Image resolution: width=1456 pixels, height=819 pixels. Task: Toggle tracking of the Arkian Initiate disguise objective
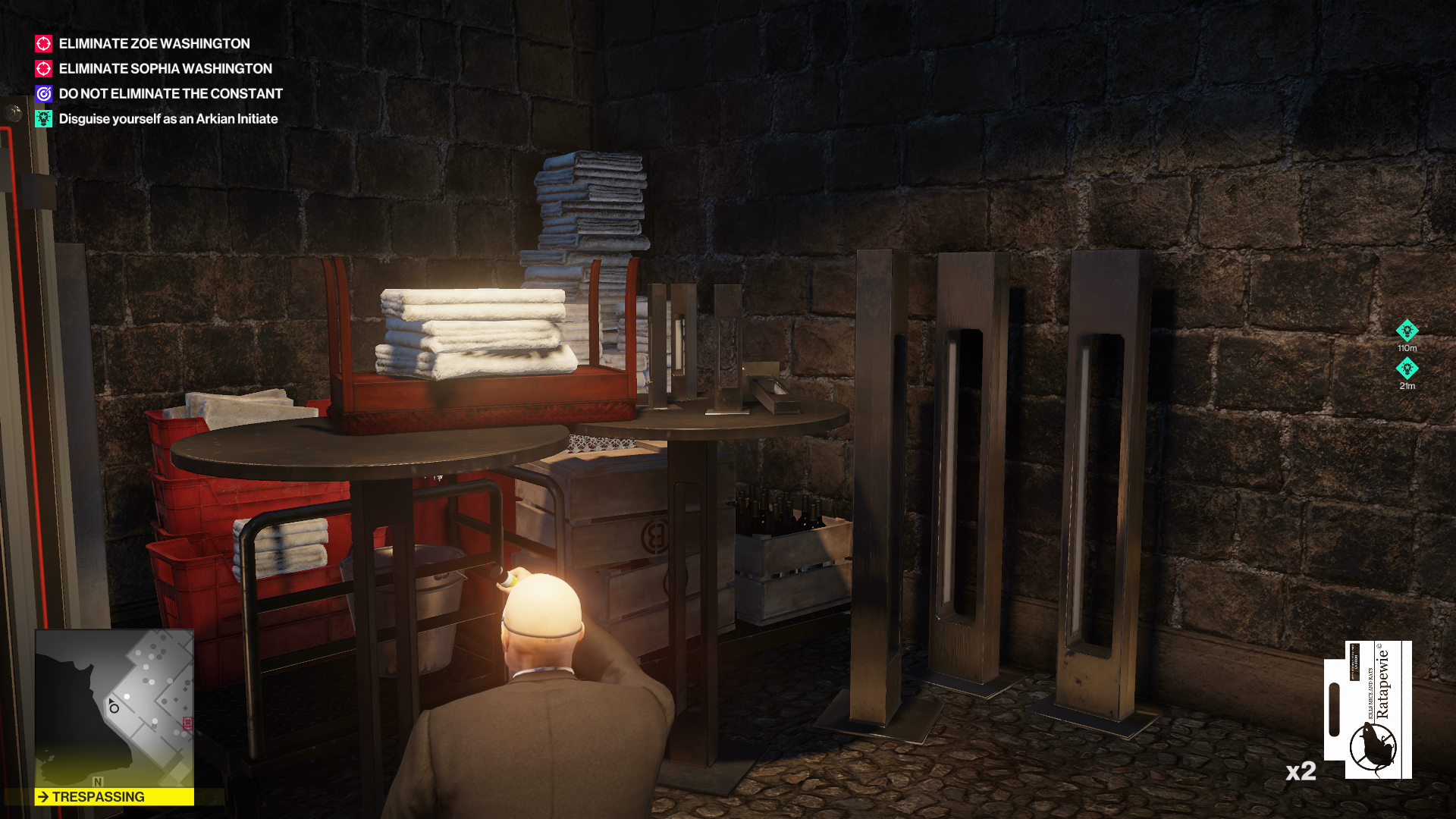[x=168, y=118]
